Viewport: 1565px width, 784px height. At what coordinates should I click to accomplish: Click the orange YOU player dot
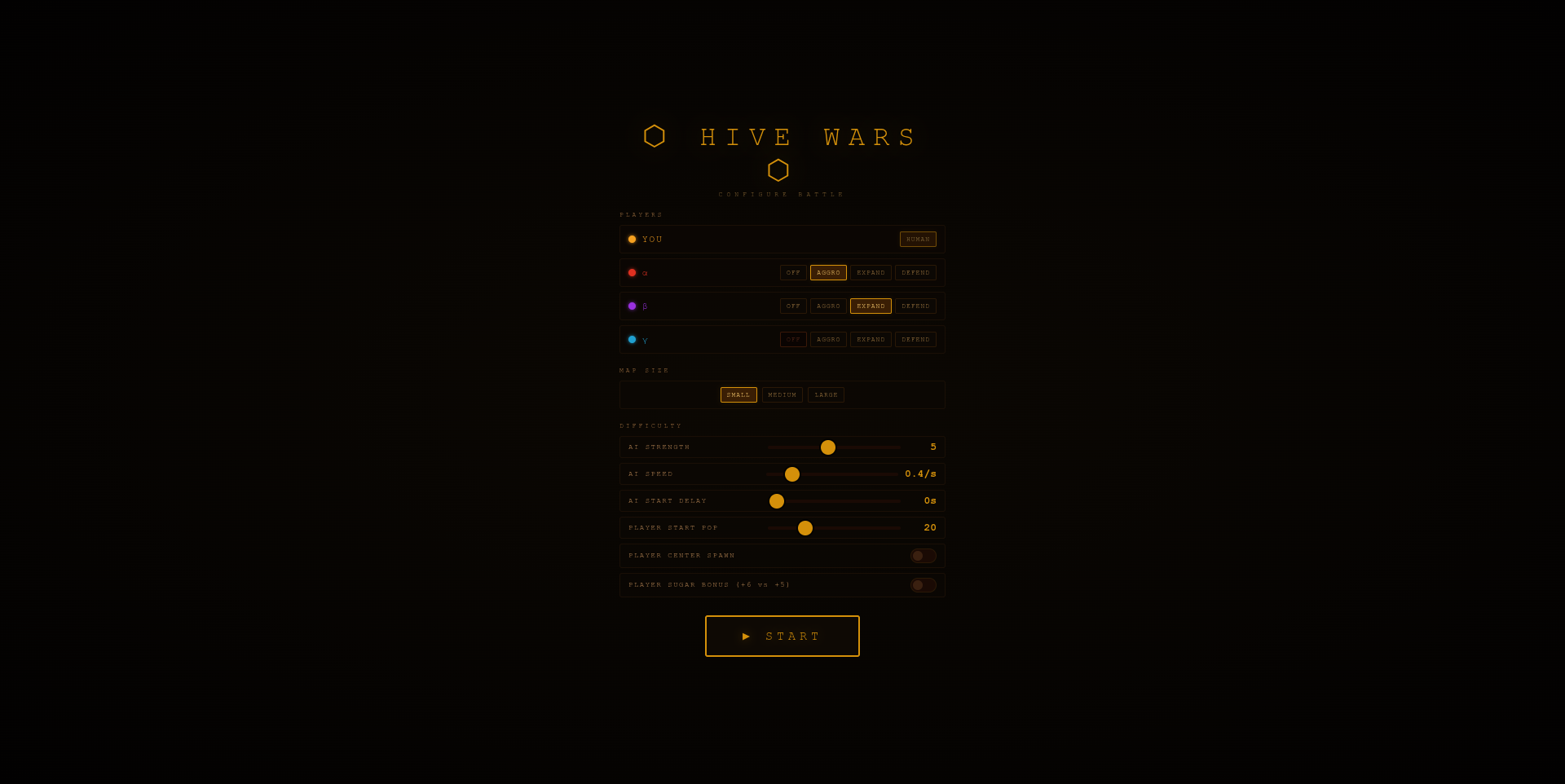tap(632, 239)
